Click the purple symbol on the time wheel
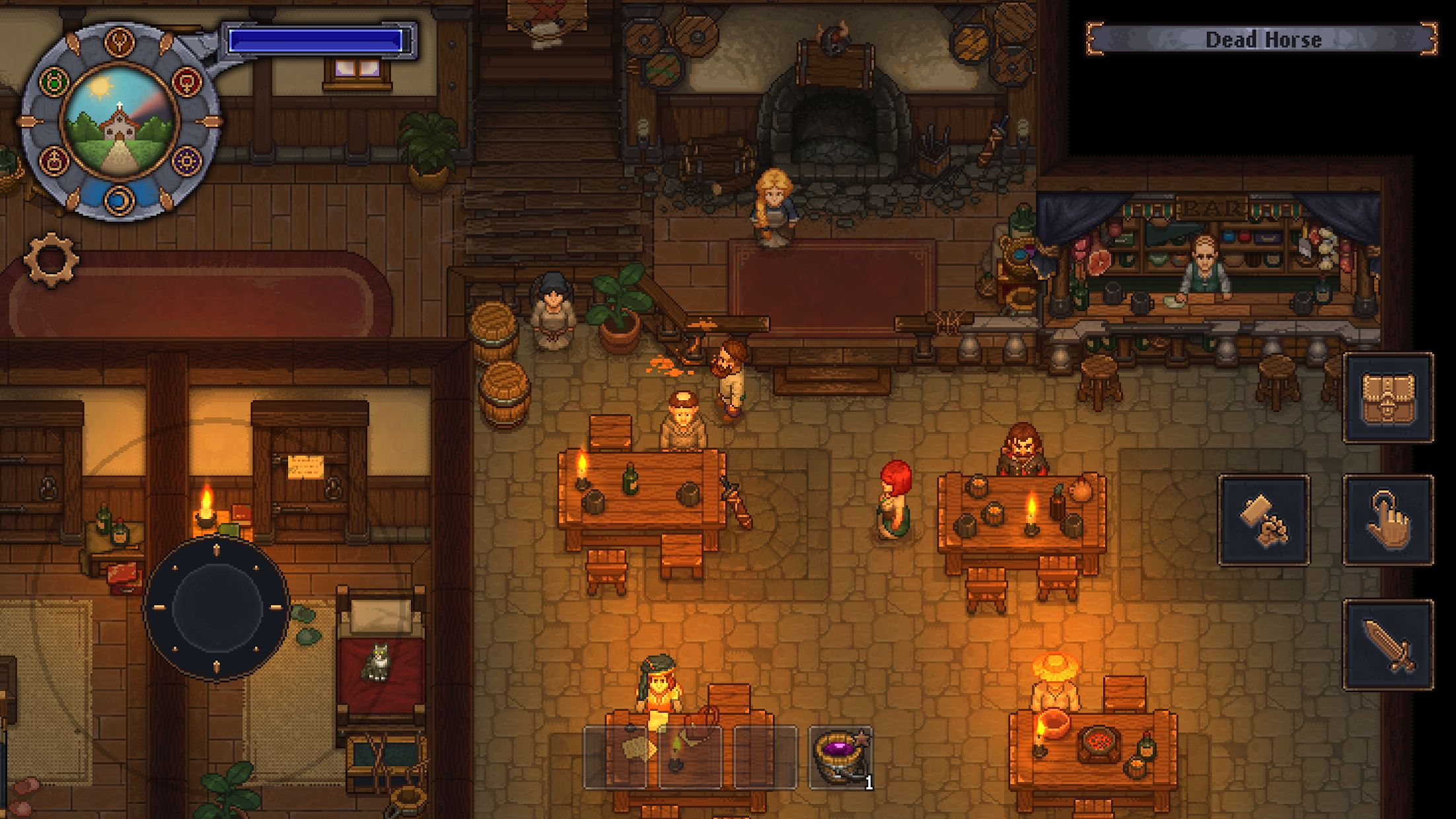 (187, 160)
